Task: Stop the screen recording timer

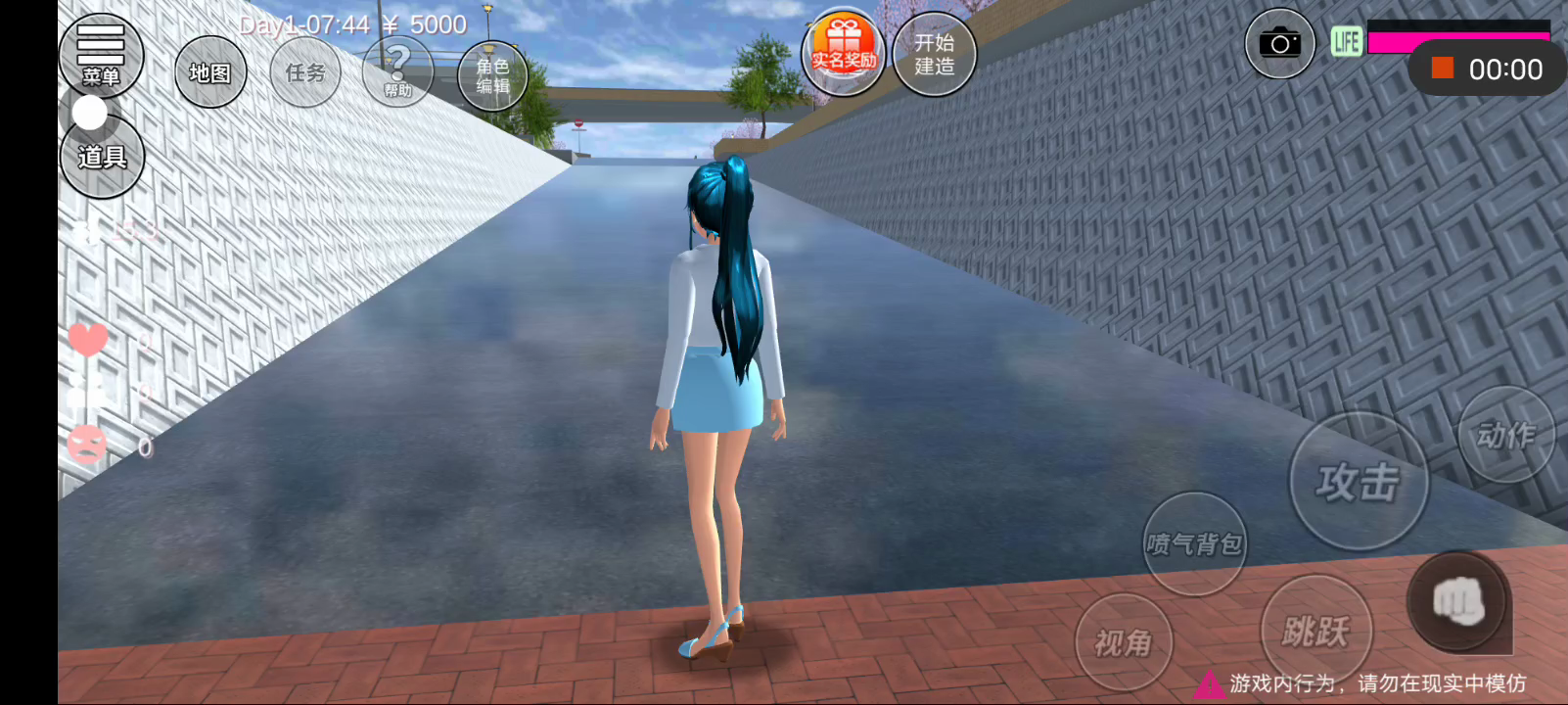Action: [x=1442, y=69]
